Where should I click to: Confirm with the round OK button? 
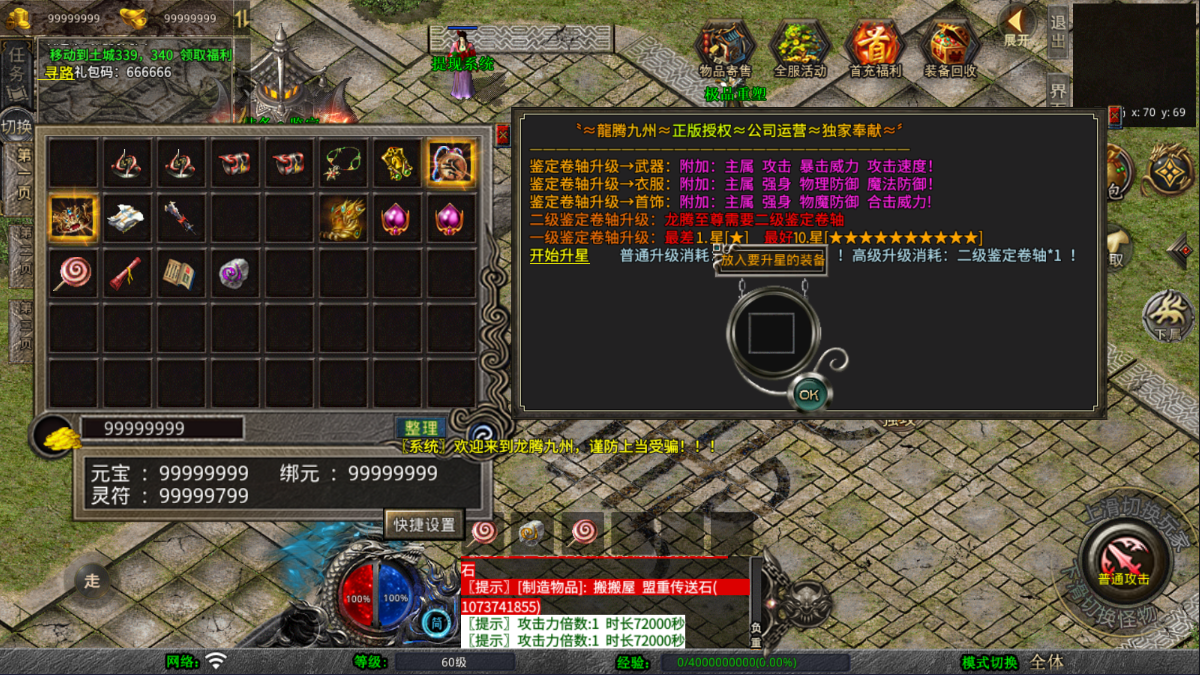point(808,395)
